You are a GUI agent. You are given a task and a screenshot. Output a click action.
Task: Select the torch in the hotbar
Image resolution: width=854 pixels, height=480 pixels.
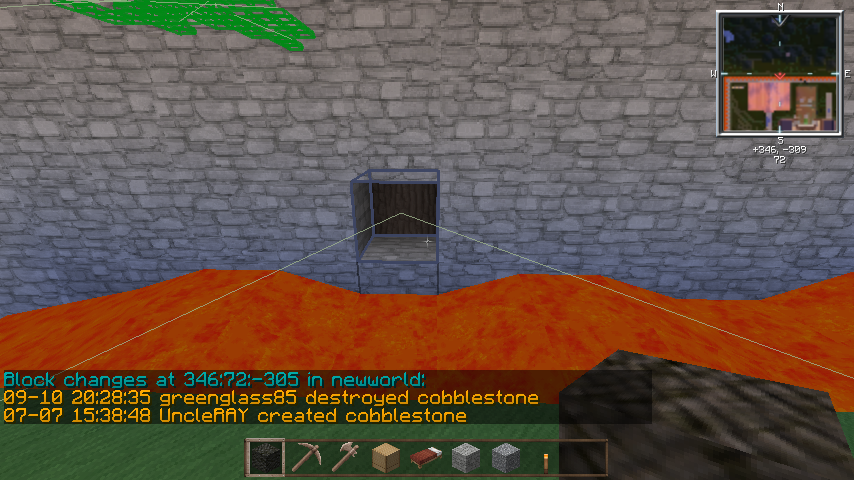(x=545, y=458)
